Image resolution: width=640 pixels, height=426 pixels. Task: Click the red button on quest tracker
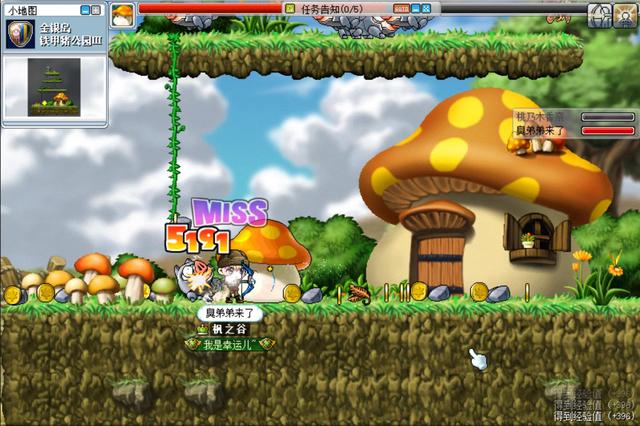(x=401, y=8)
